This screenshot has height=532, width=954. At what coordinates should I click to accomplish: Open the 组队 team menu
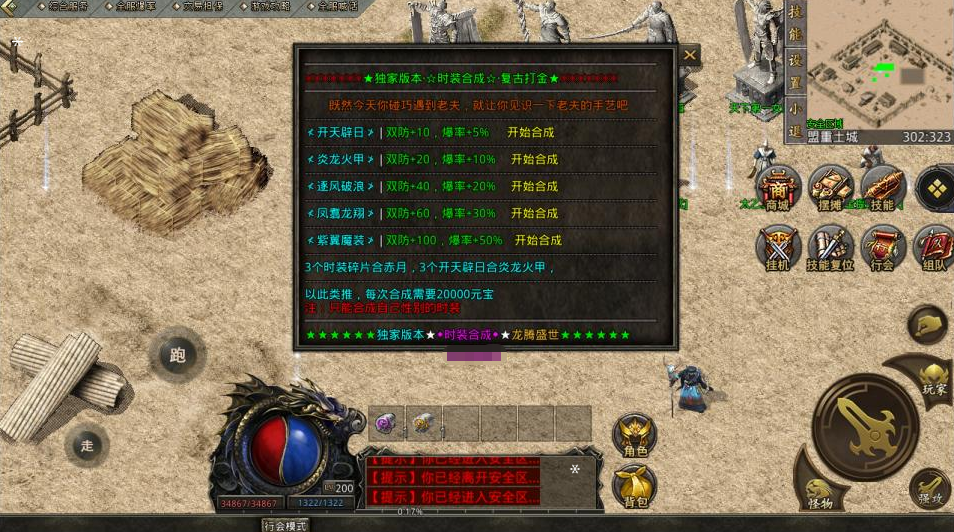pyautogui.click(x=934, y=248)
